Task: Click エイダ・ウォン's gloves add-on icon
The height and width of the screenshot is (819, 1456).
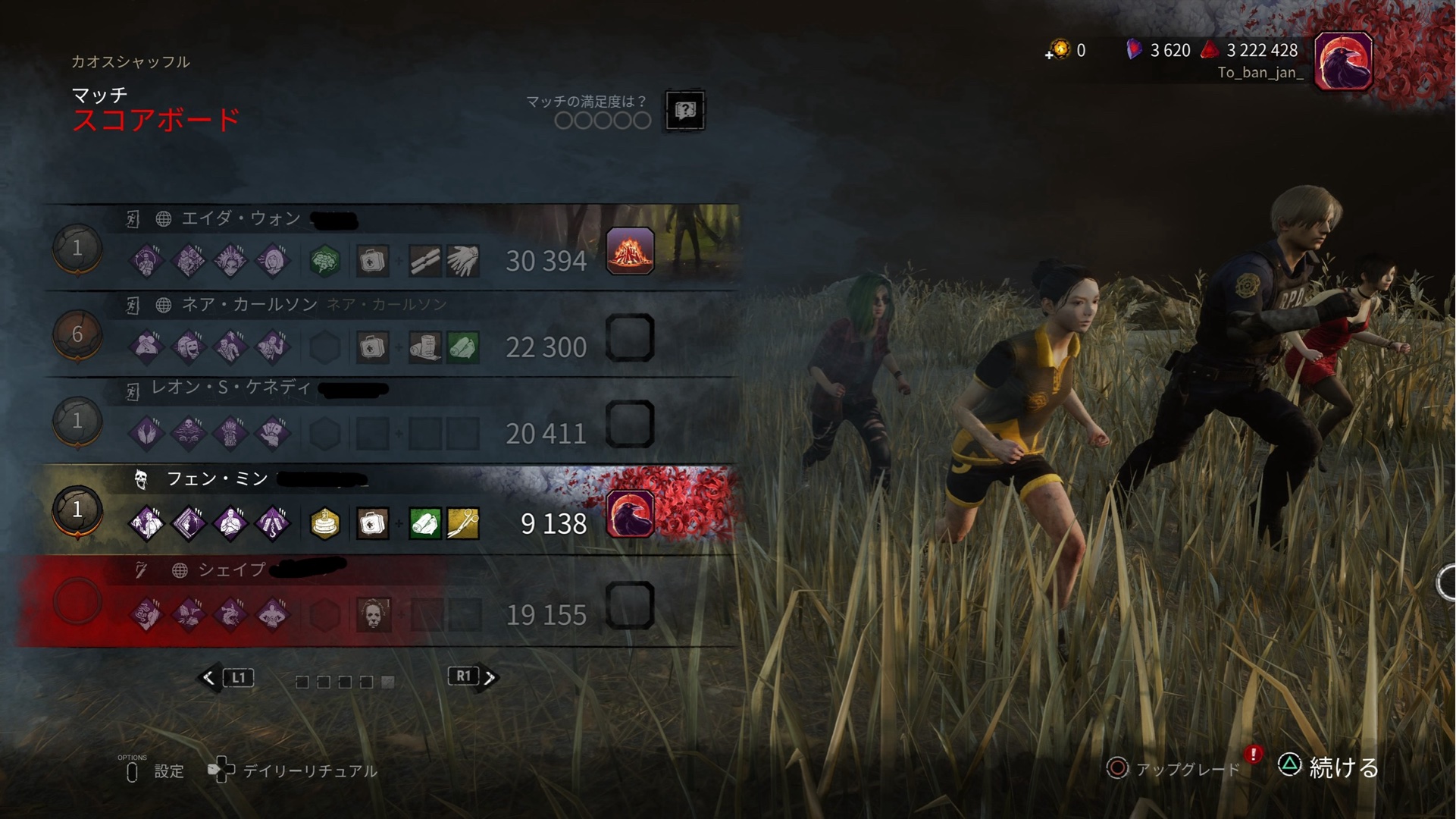Action: click(463, 261)
